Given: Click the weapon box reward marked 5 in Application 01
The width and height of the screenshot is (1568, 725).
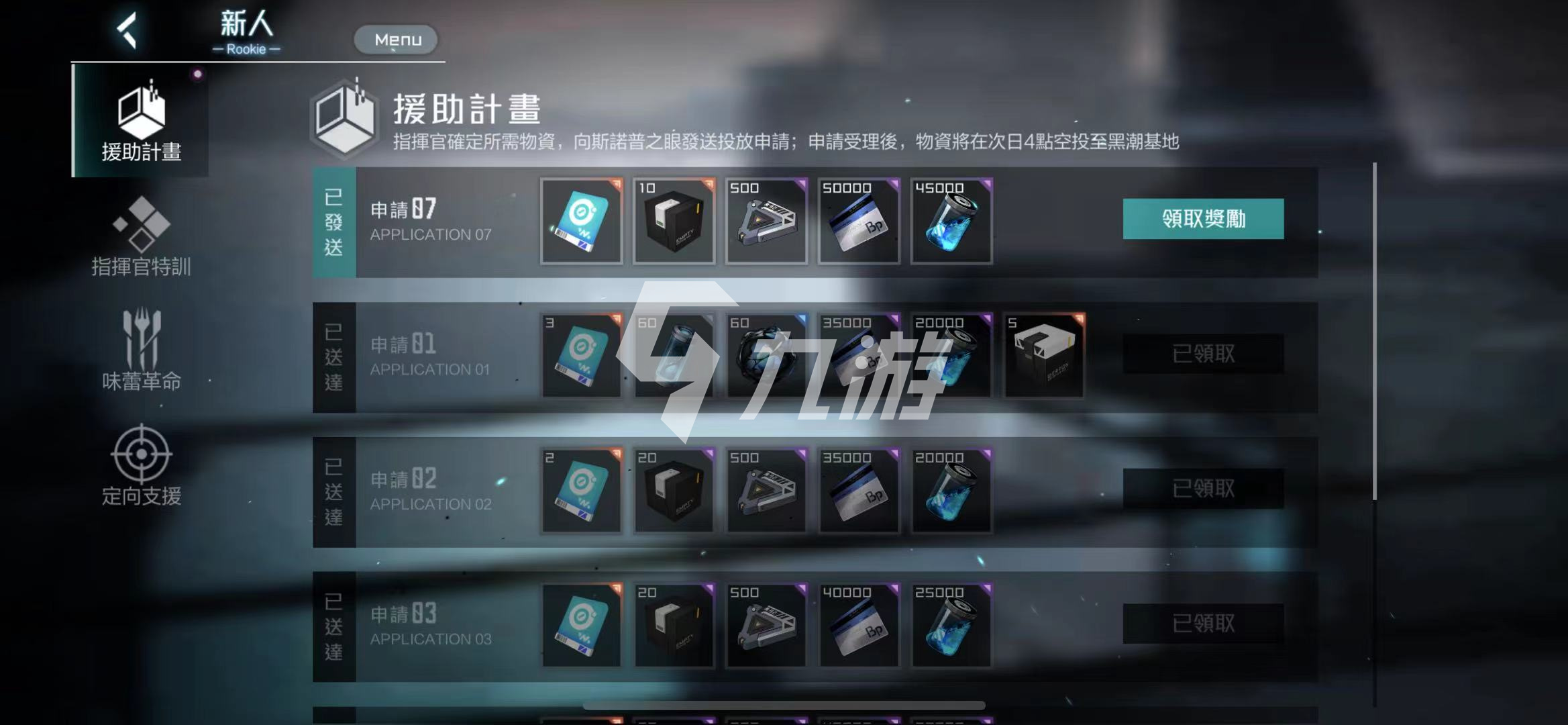Looking at the screenshot, I should point(1044,357).
